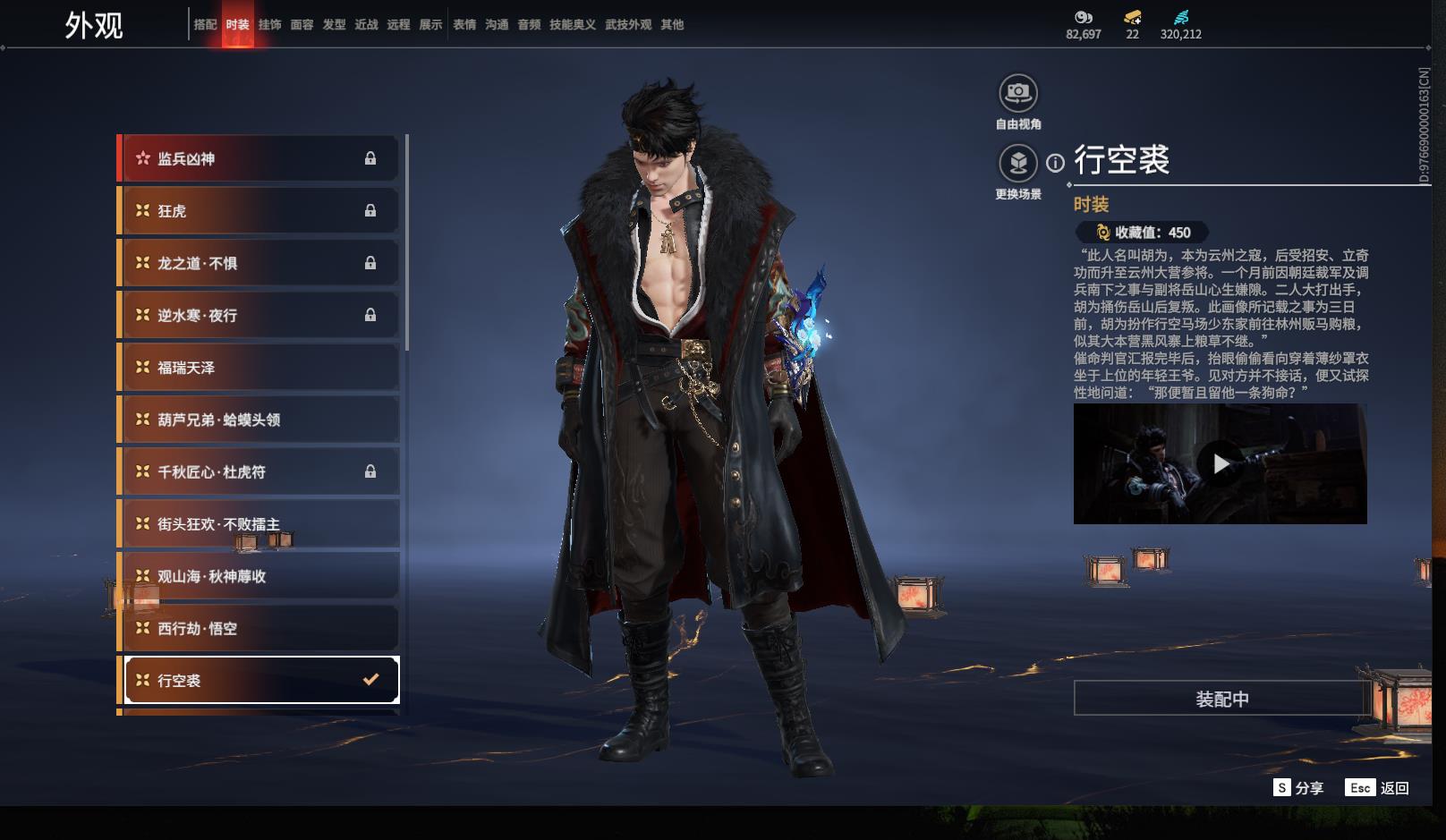The height and width of the screenshot is (840, 1446).
Task: Play the outfit preview video
Action: tap(1221, 463)
